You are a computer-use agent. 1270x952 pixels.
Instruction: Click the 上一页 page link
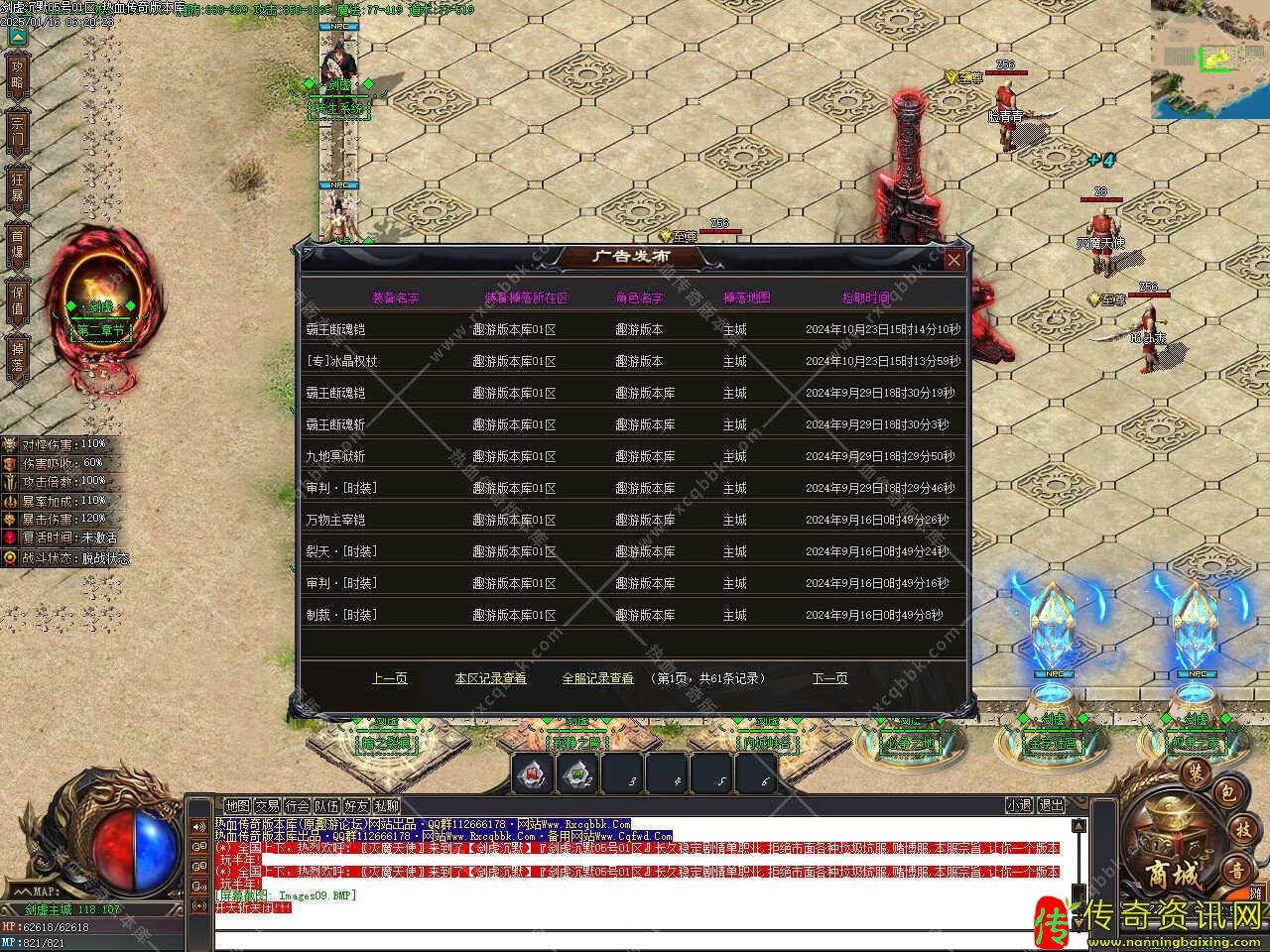[x=389, y=678]
